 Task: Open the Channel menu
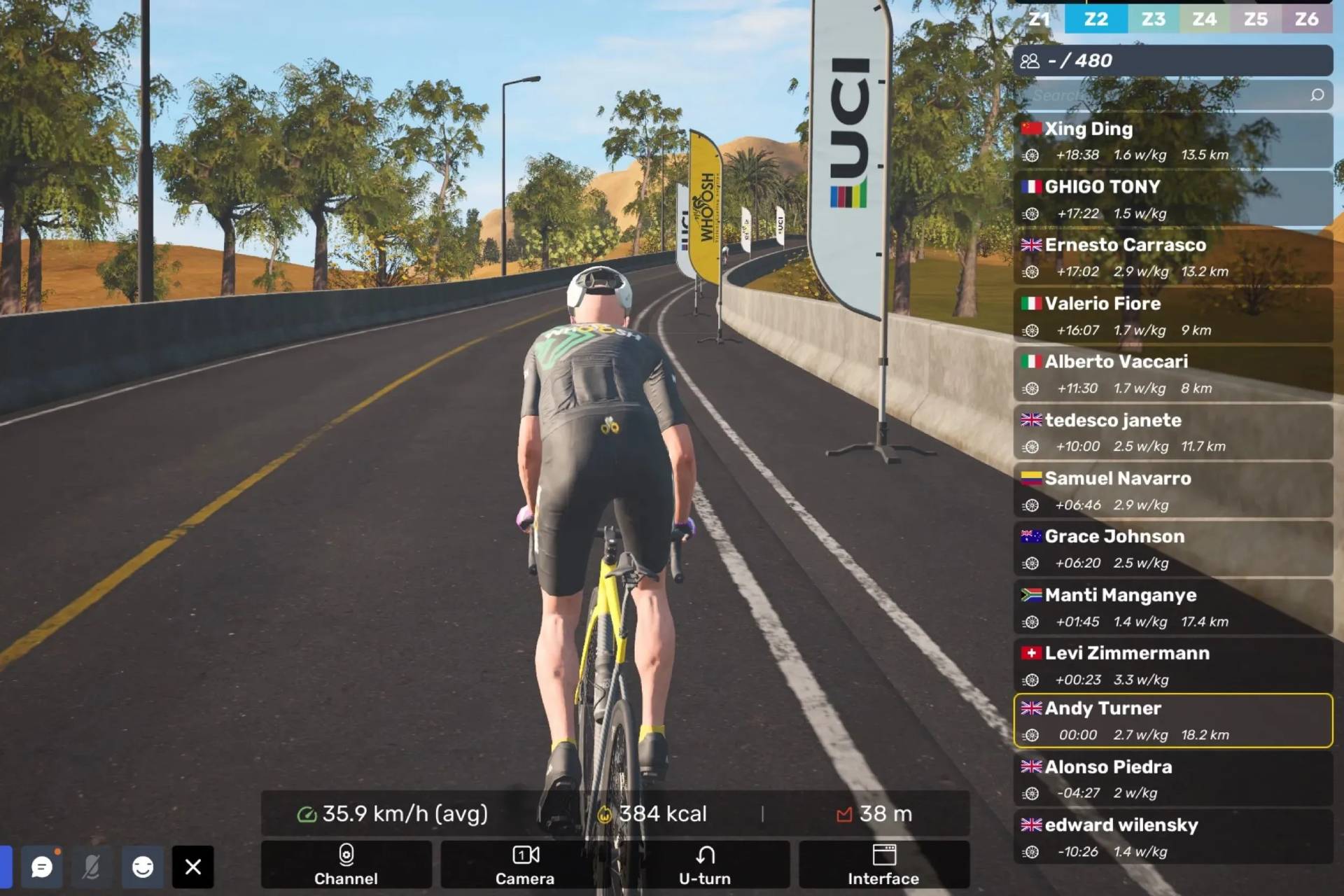tap(346, 864)
